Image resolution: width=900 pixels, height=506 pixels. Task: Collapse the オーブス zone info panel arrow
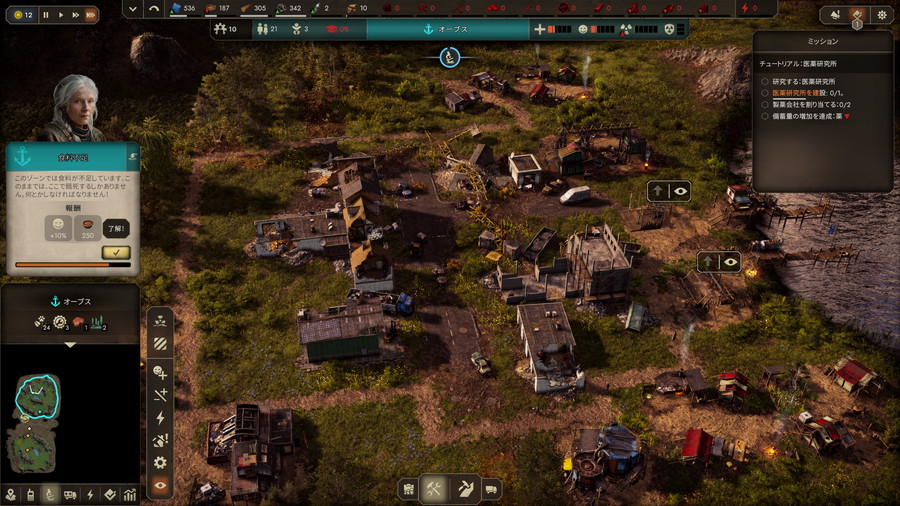(x=70, y=344)
